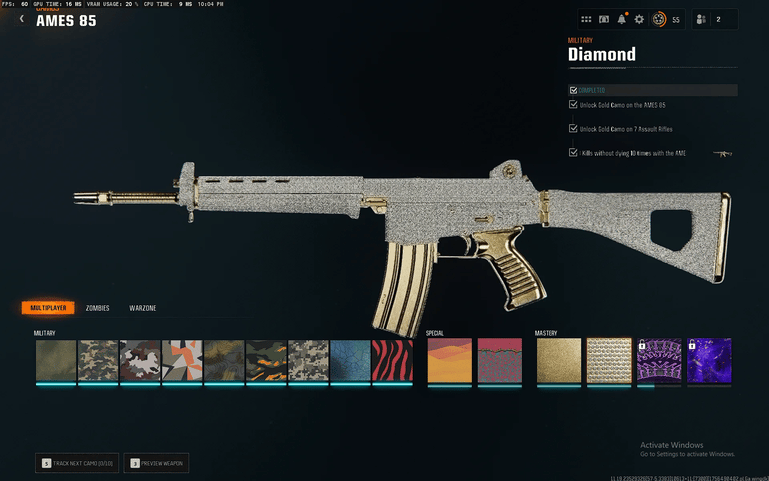
Task: Select the locked purple galaxy camo
Action: point(709,360)
